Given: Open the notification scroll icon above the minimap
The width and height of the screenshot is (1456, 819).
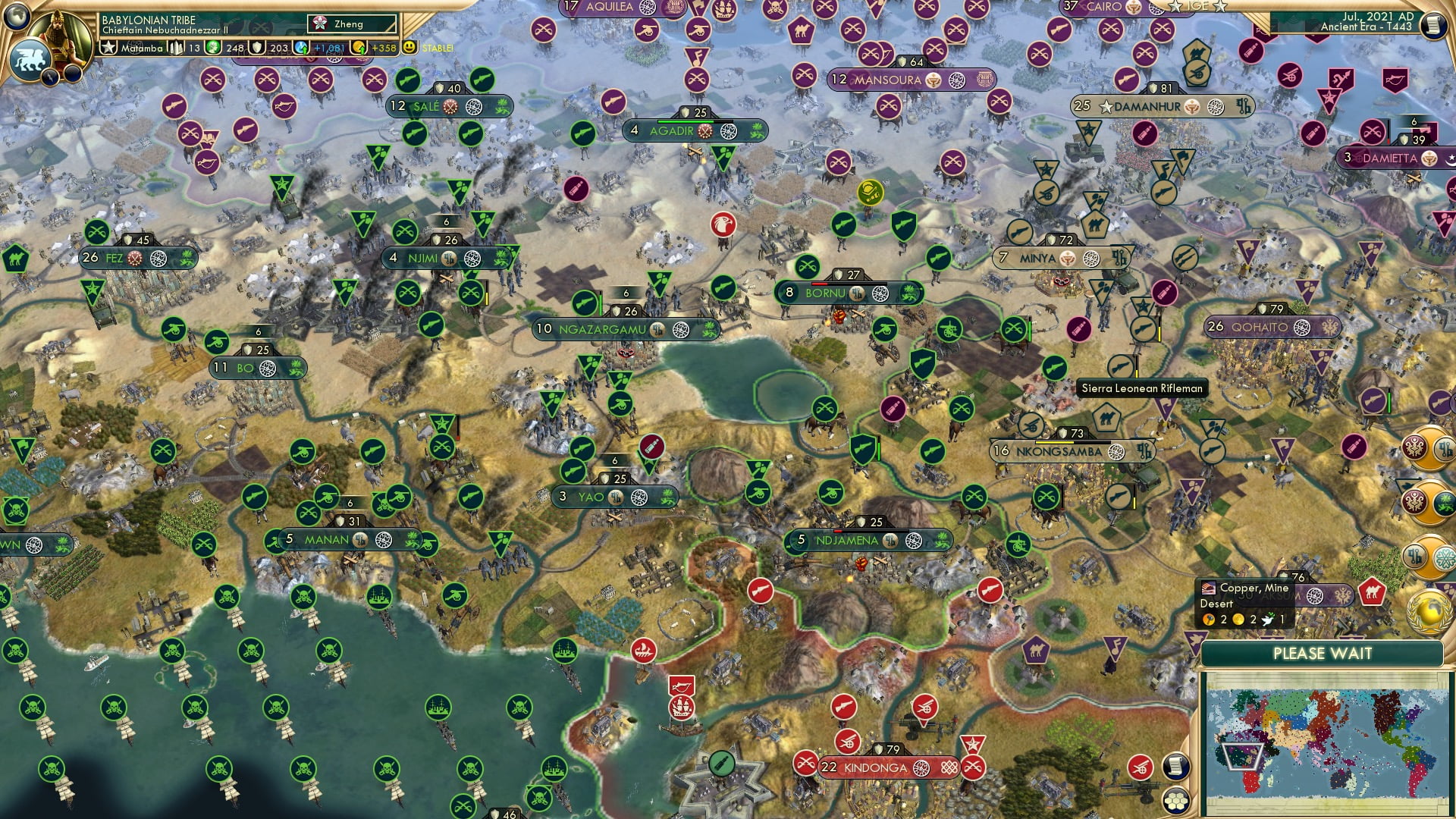Looking at the screenshot, I should [1176, 767].
